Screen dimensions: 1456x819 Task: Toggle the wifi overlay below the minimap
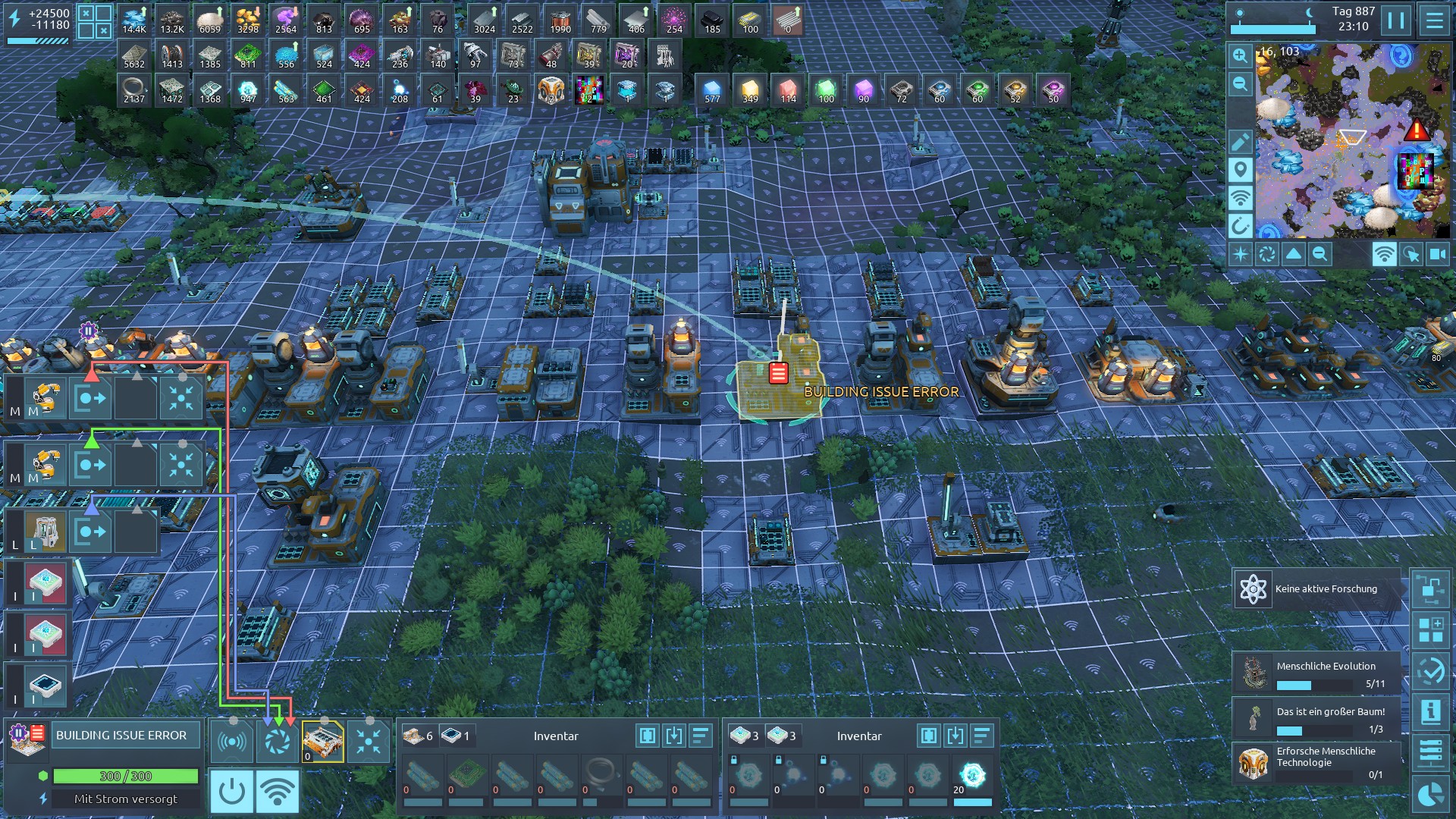(x=1384, y=254)
